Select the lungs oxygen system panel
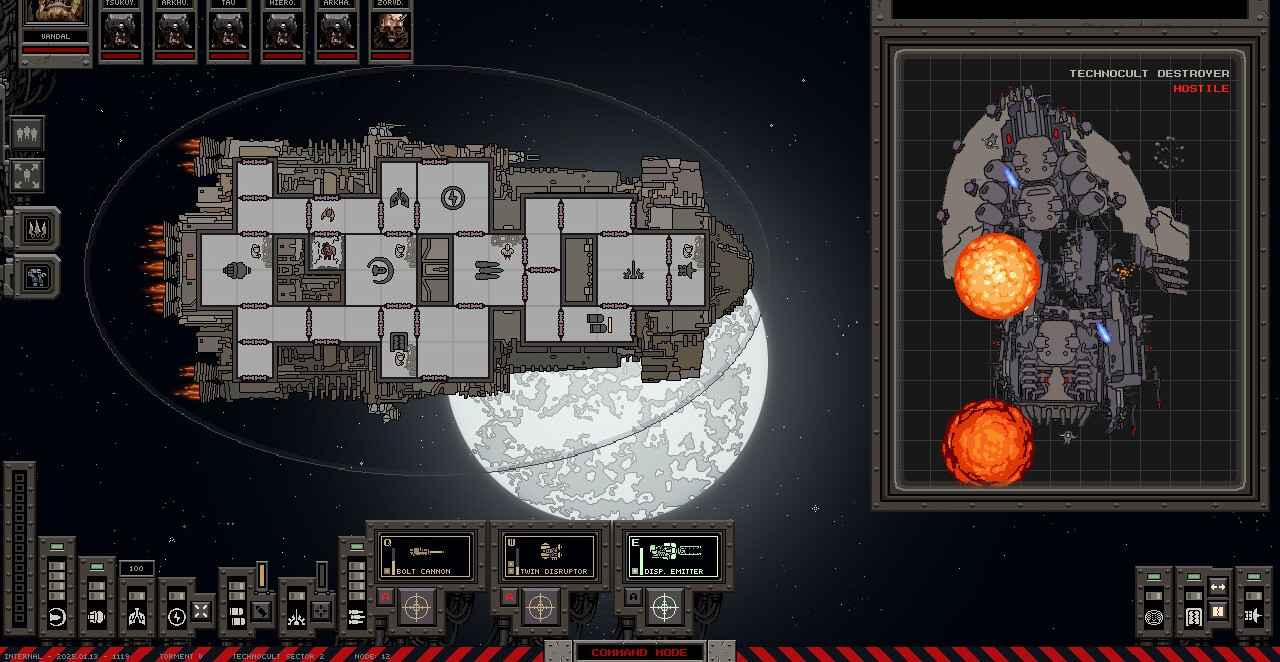The image size is (1280, 662). click(x=137, y=616)
